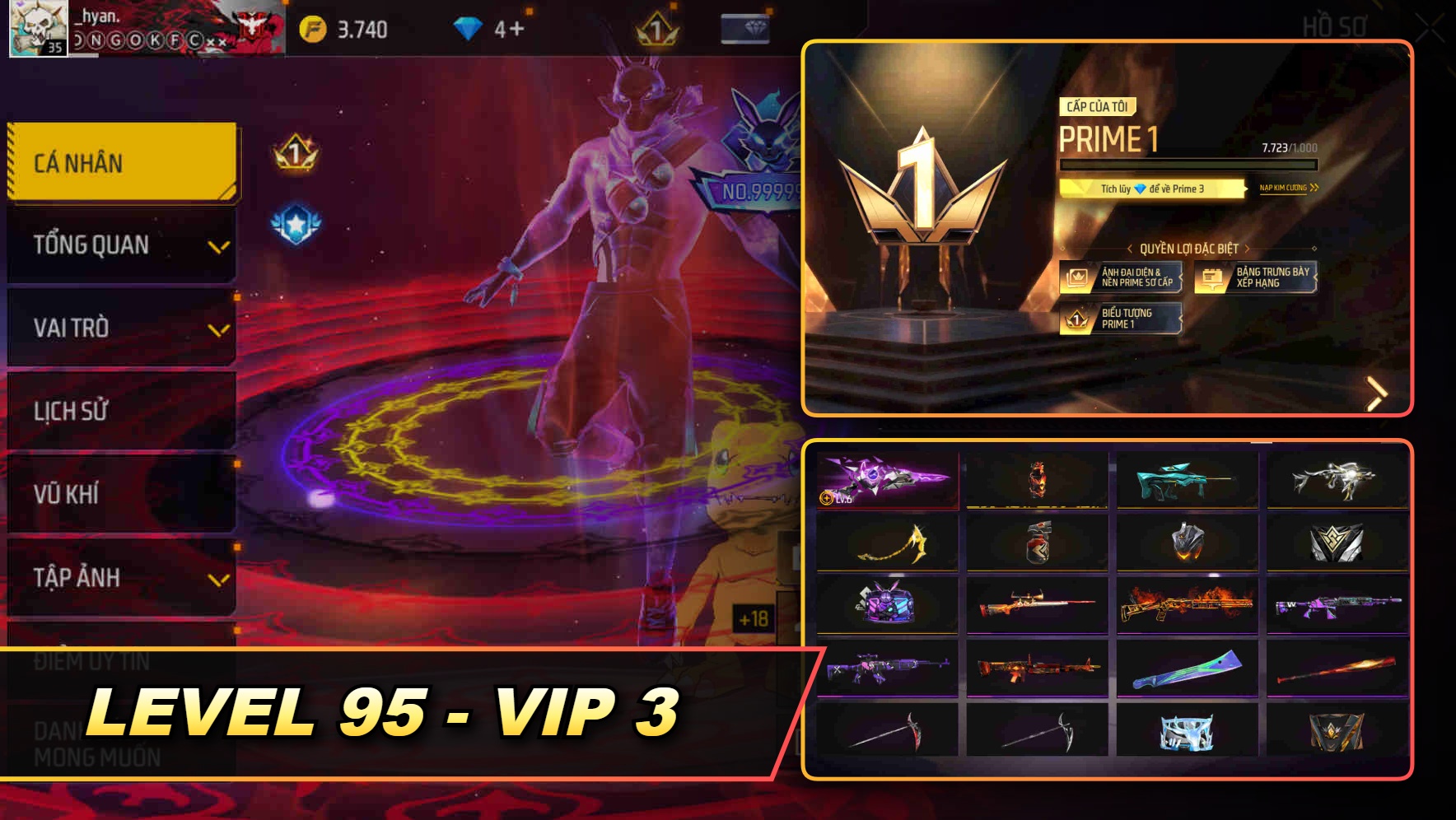1456x820 pixels.
Task: Open the VŨ KHÍ tab
Action: [x=120, y=494]
